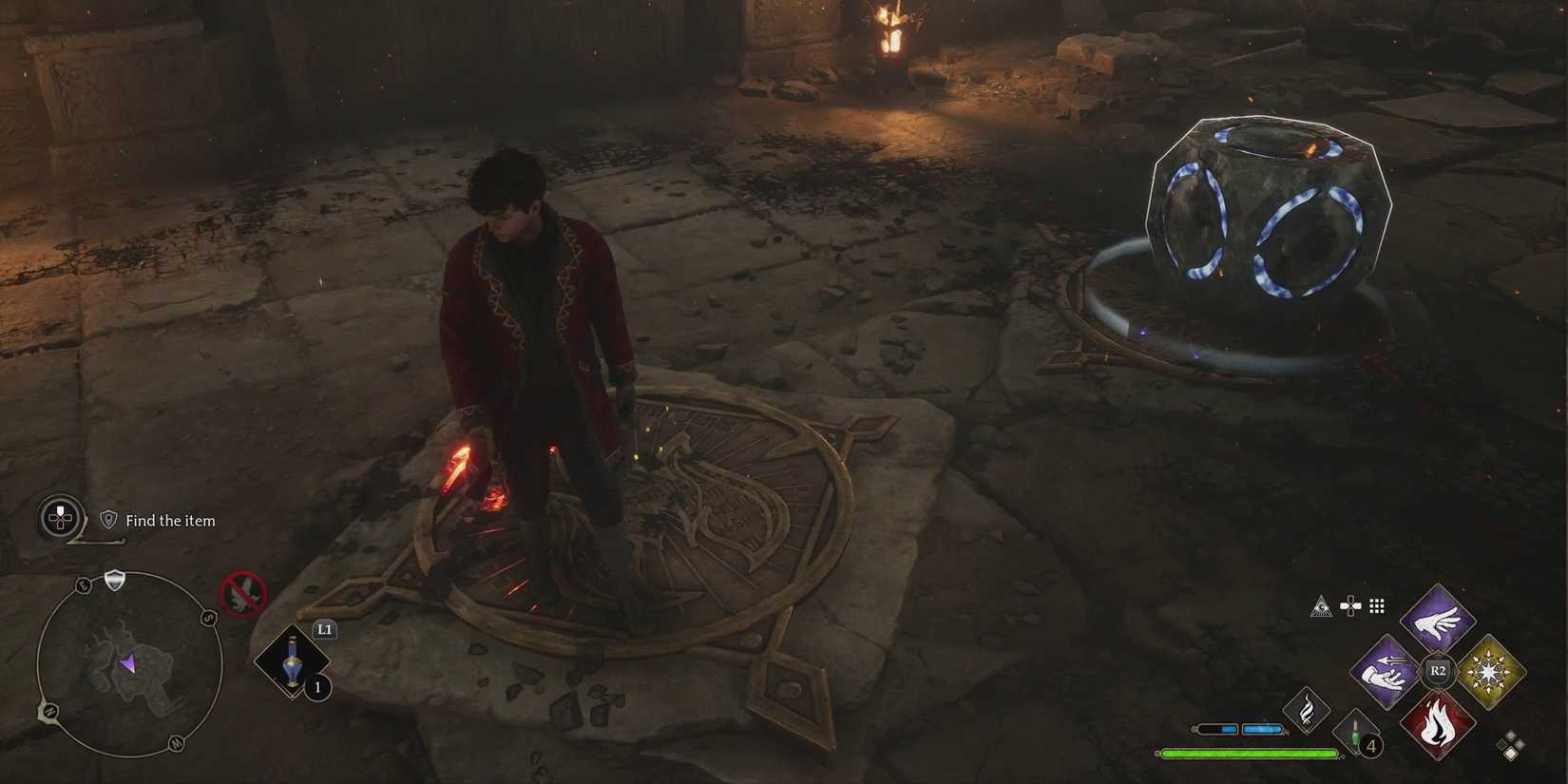Click the Ancient Magic triangle indicator

click(1320, 606)
